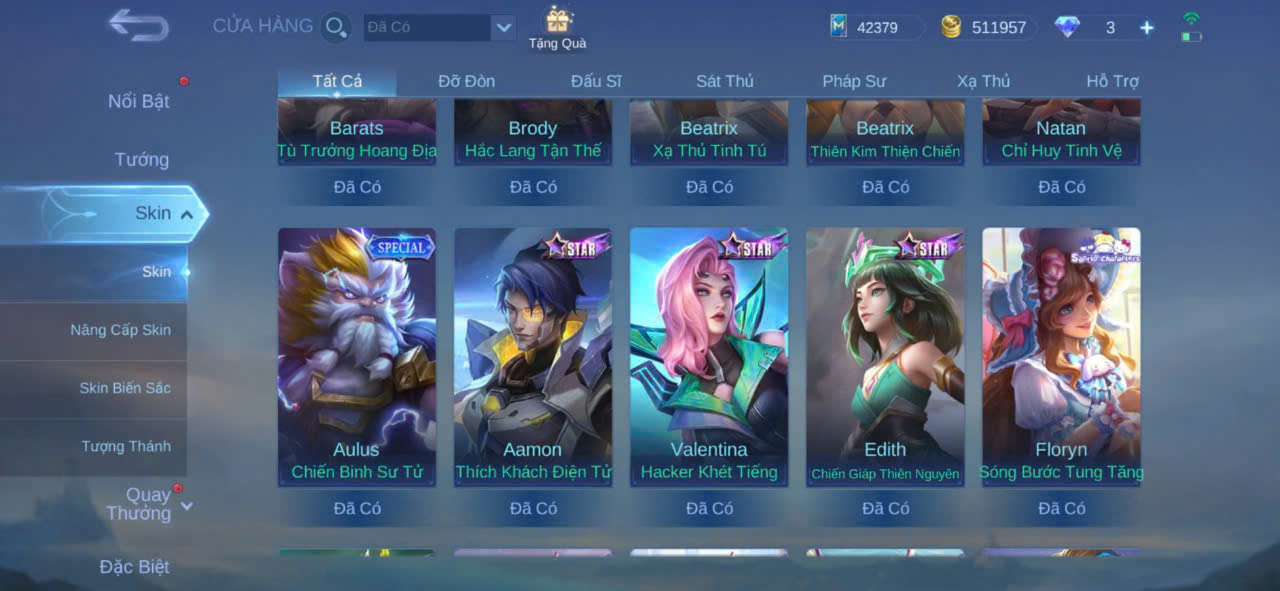Image resolution: width=1280 pixels, height=591 pixels.
Task: Open the Tướng heroes section
Action: coord(141,159)
